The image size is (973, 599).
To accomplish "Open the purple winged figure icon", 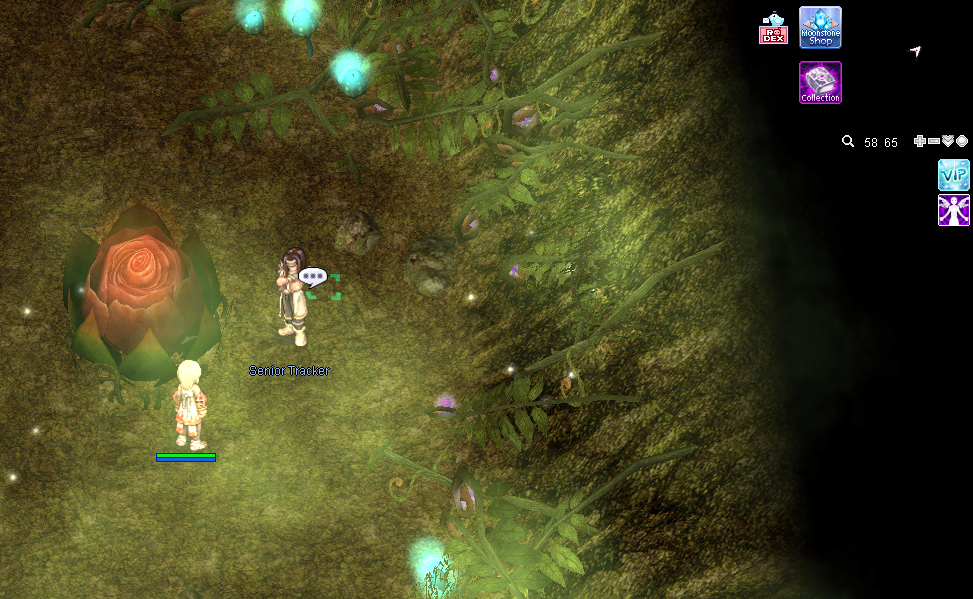I will pyautogui.click(x=953, y=210).
